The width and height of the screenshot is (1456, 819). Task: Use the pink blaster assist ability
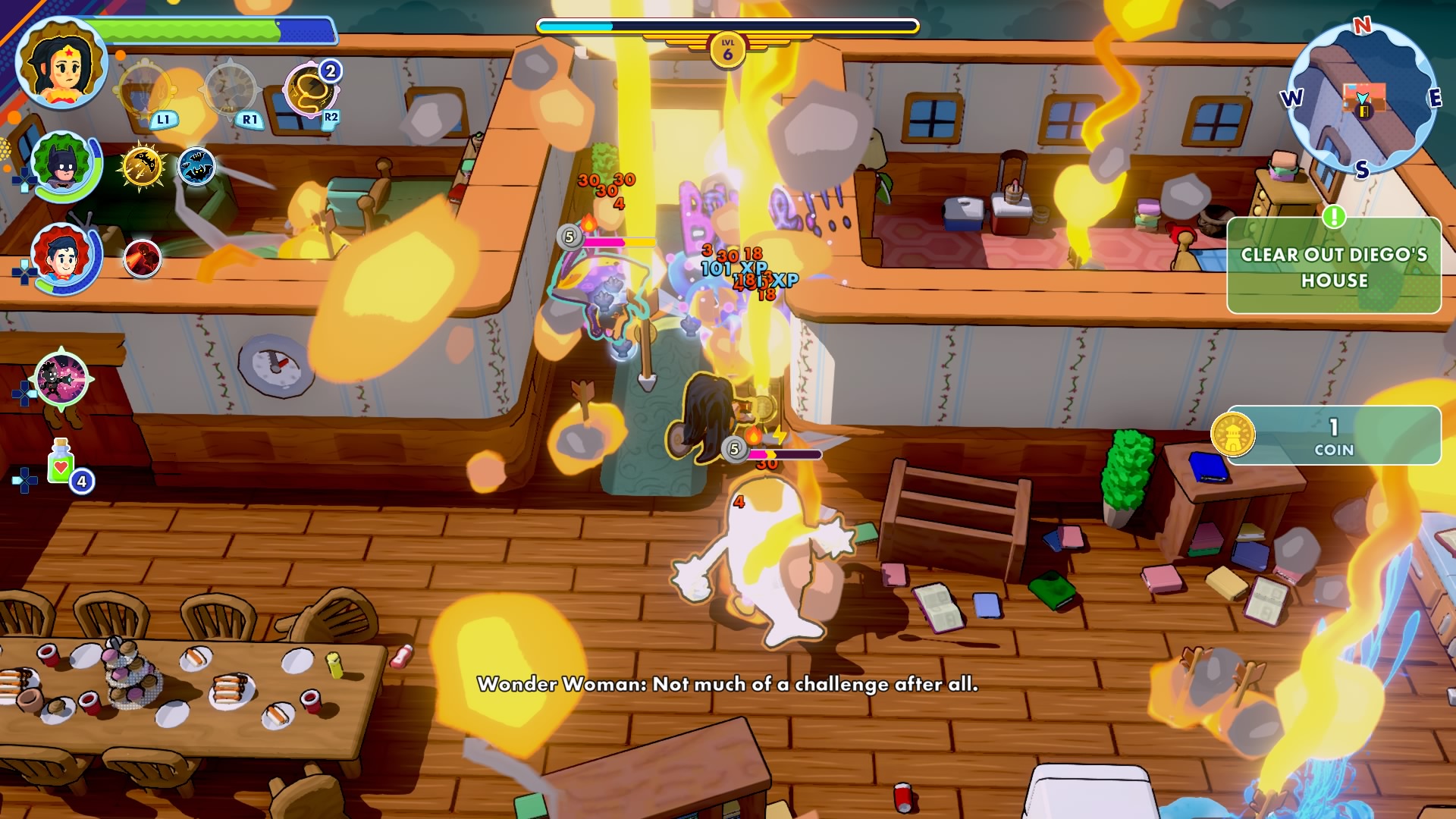coord(61,378)
